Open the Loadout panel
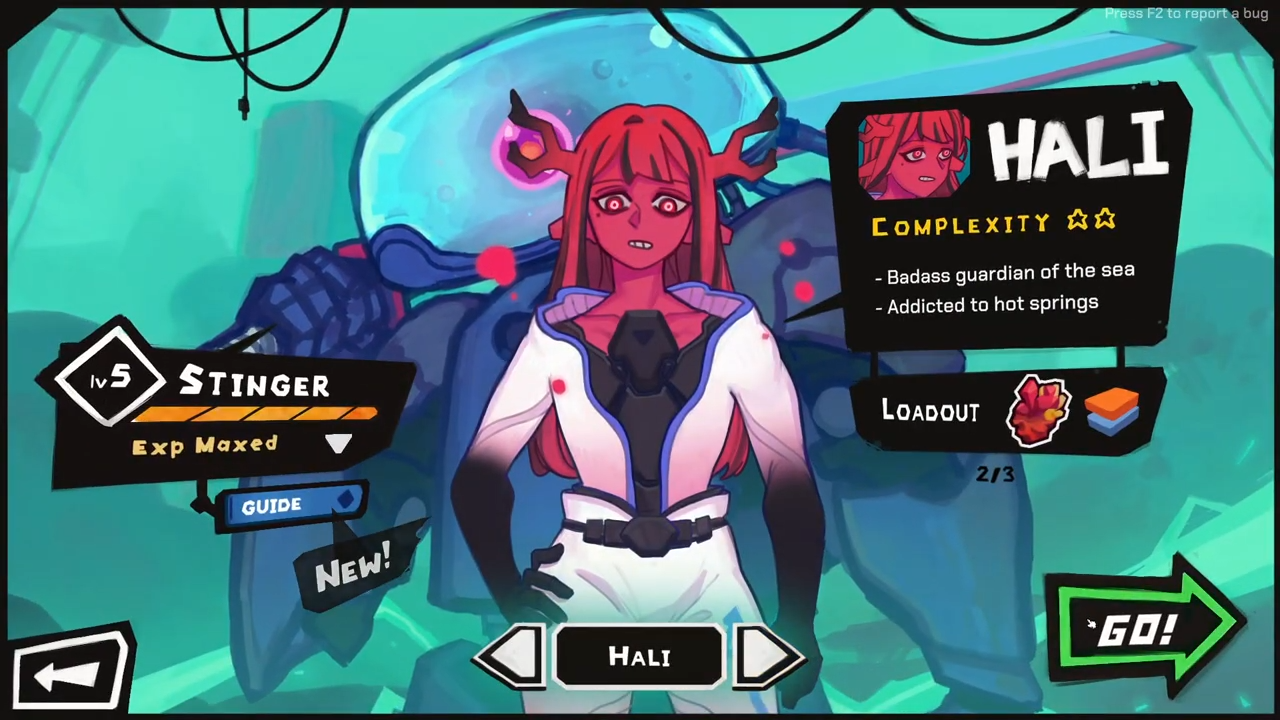 coord(930,411)
